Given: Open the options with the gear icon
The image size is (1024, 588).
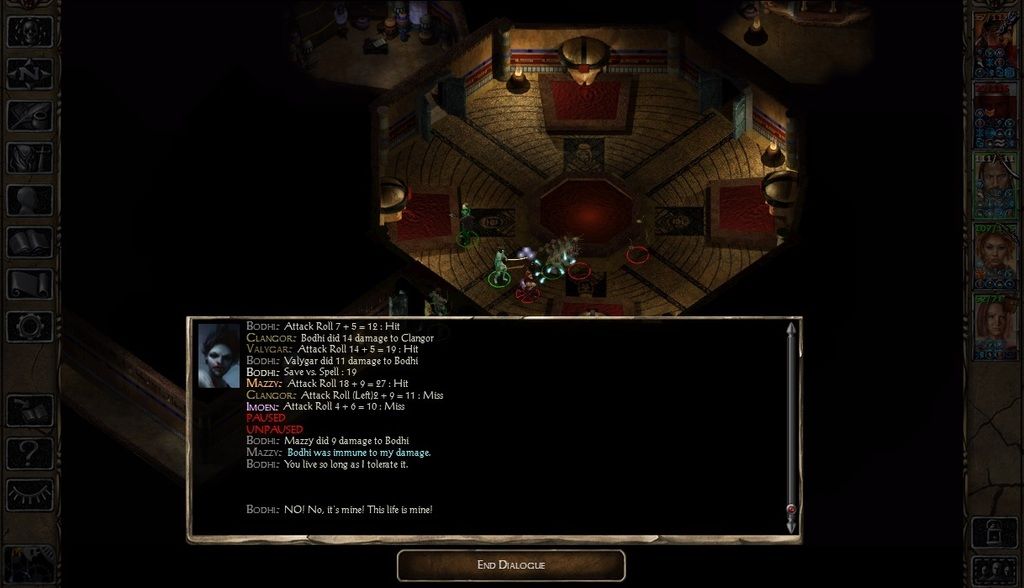Looking at the screenshot, I should click(x=29, y=326).
